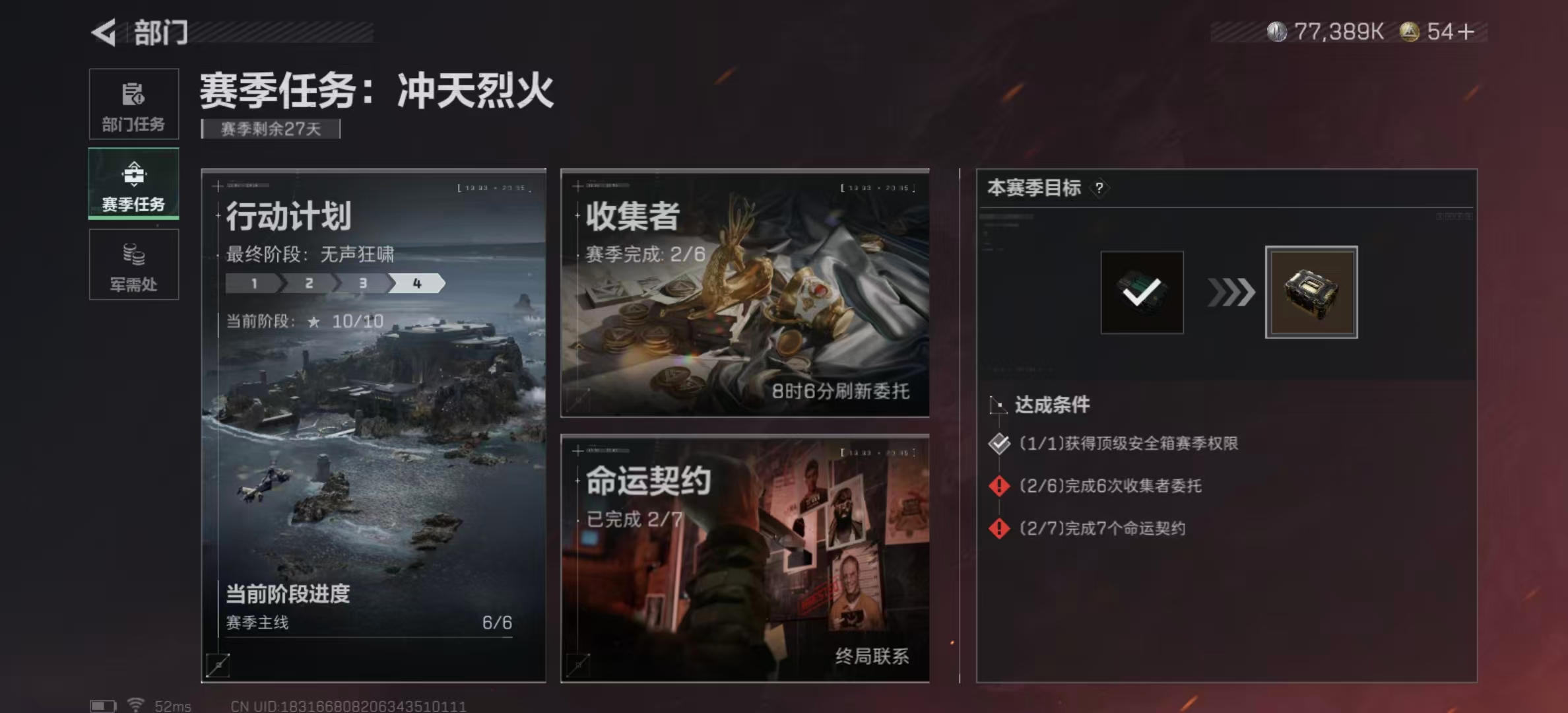Open the 行动计划 operation plan card
The image size is (1568, 713).
[x=374, y=423]
